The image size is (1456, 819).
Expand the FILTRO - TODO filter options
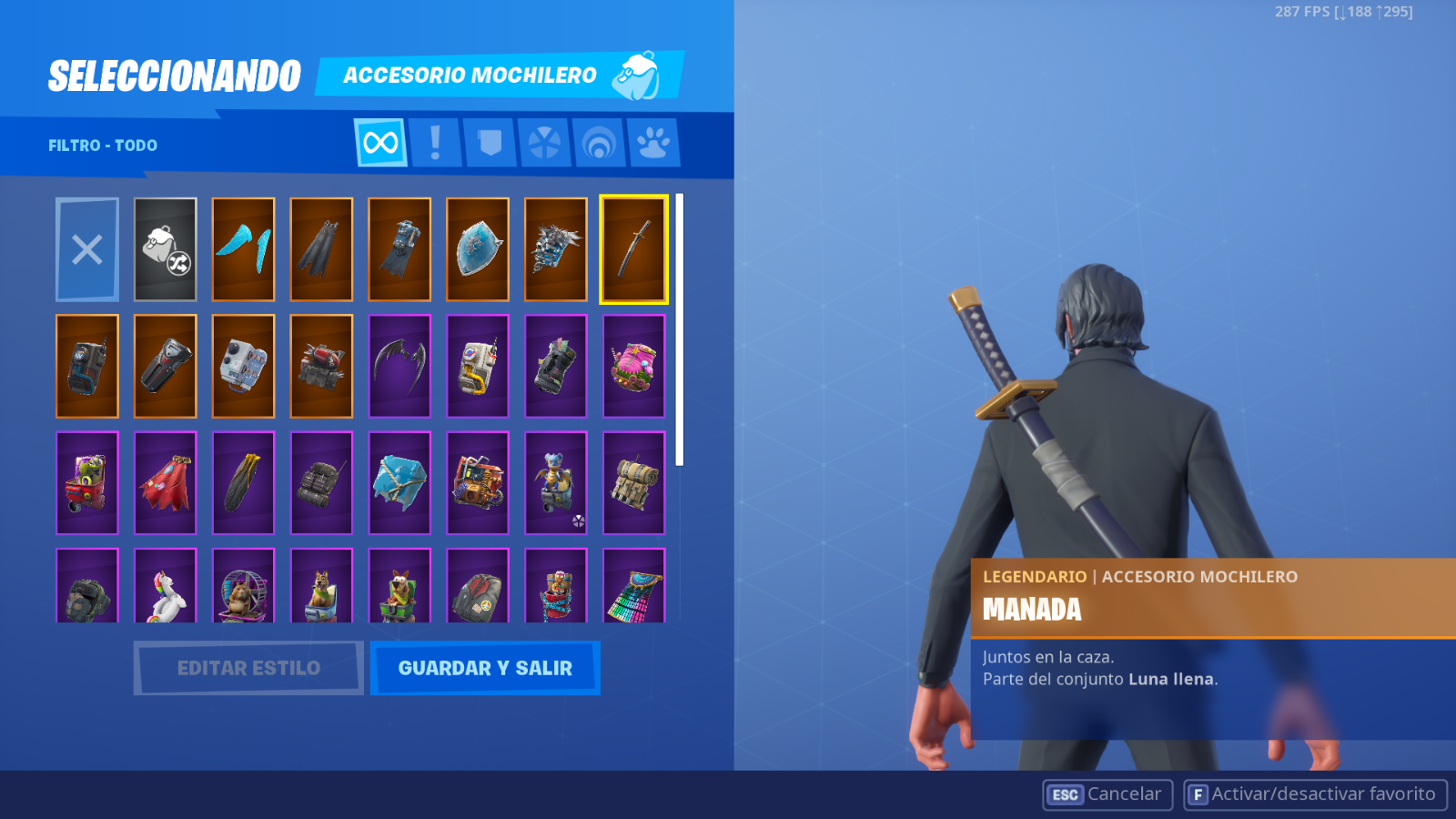pos(102,145)
